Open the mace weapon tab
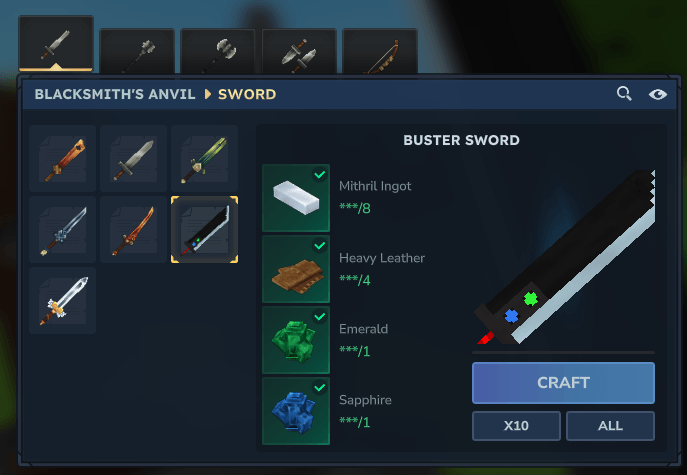The image size is (687, 475). (137, 52)
